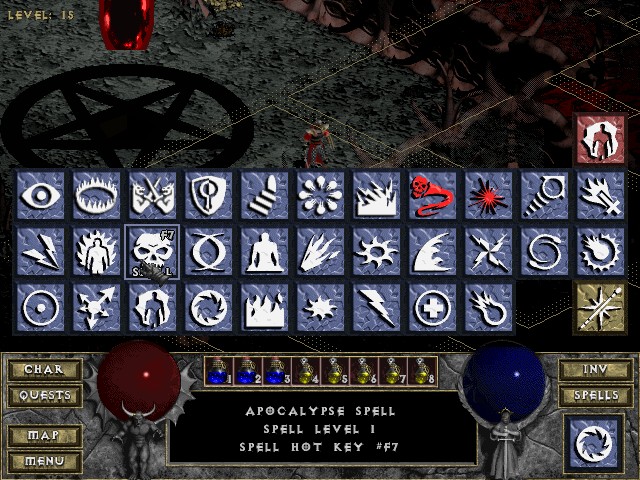Click the current spell button beside SPELLS

point(592,444)
